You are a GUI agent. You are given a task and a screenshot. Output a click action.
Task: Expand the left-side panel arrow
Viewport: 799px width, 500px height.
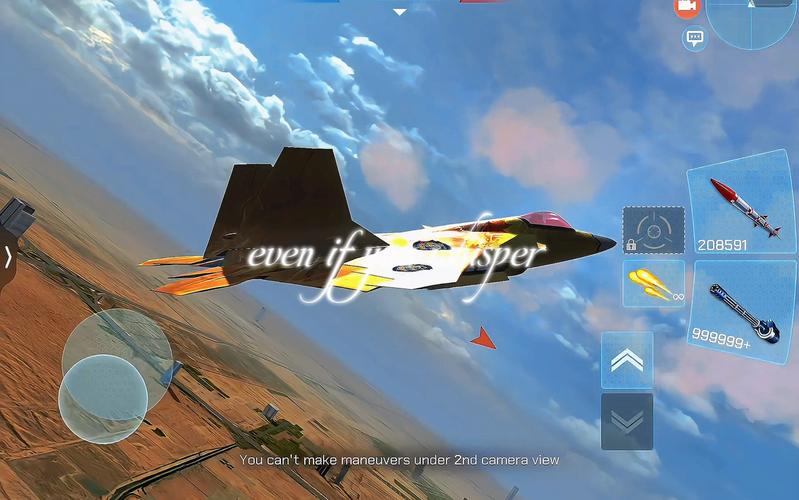coord(8,257)
